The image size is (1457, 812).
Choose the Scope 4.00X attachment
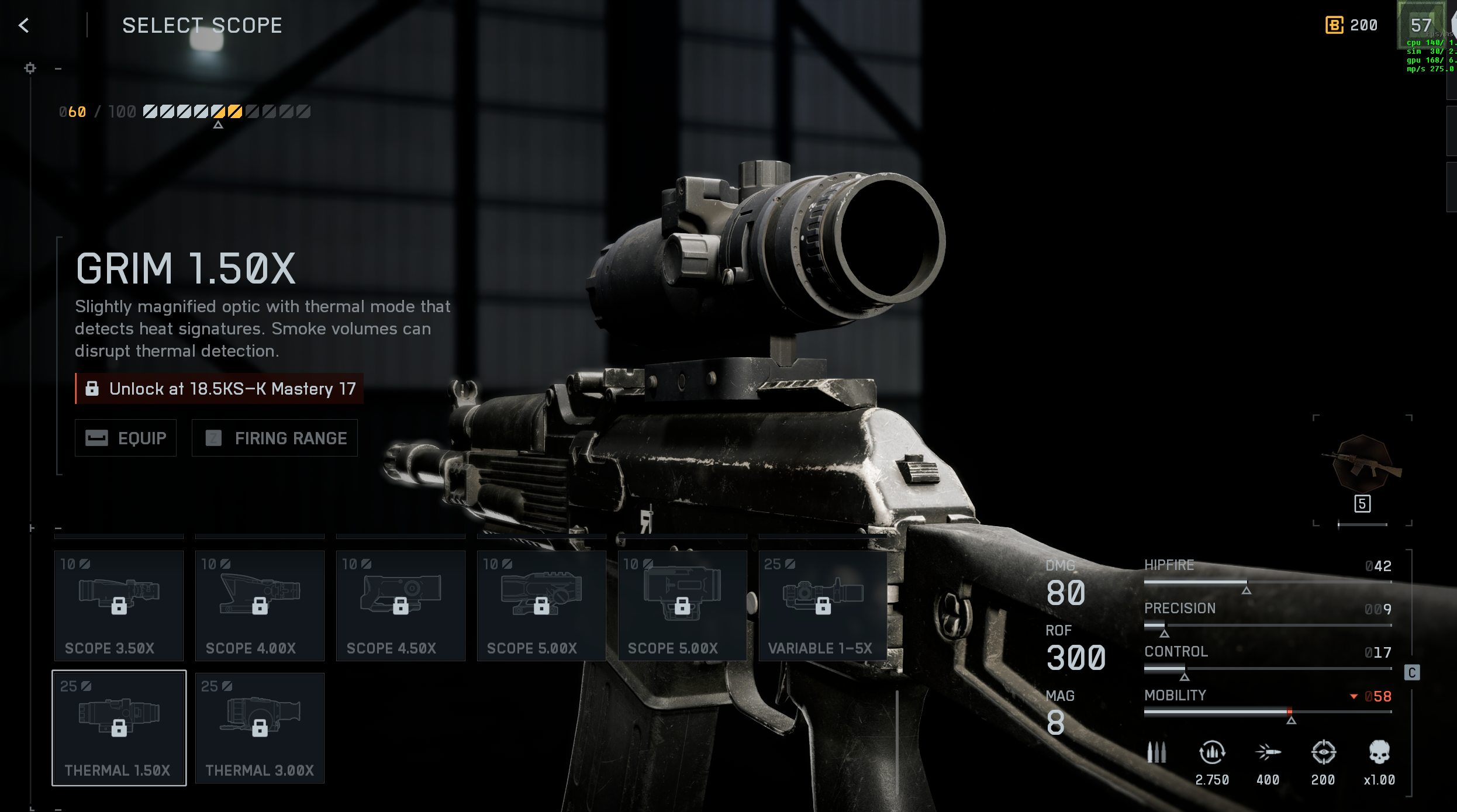(x=260, y=606)
